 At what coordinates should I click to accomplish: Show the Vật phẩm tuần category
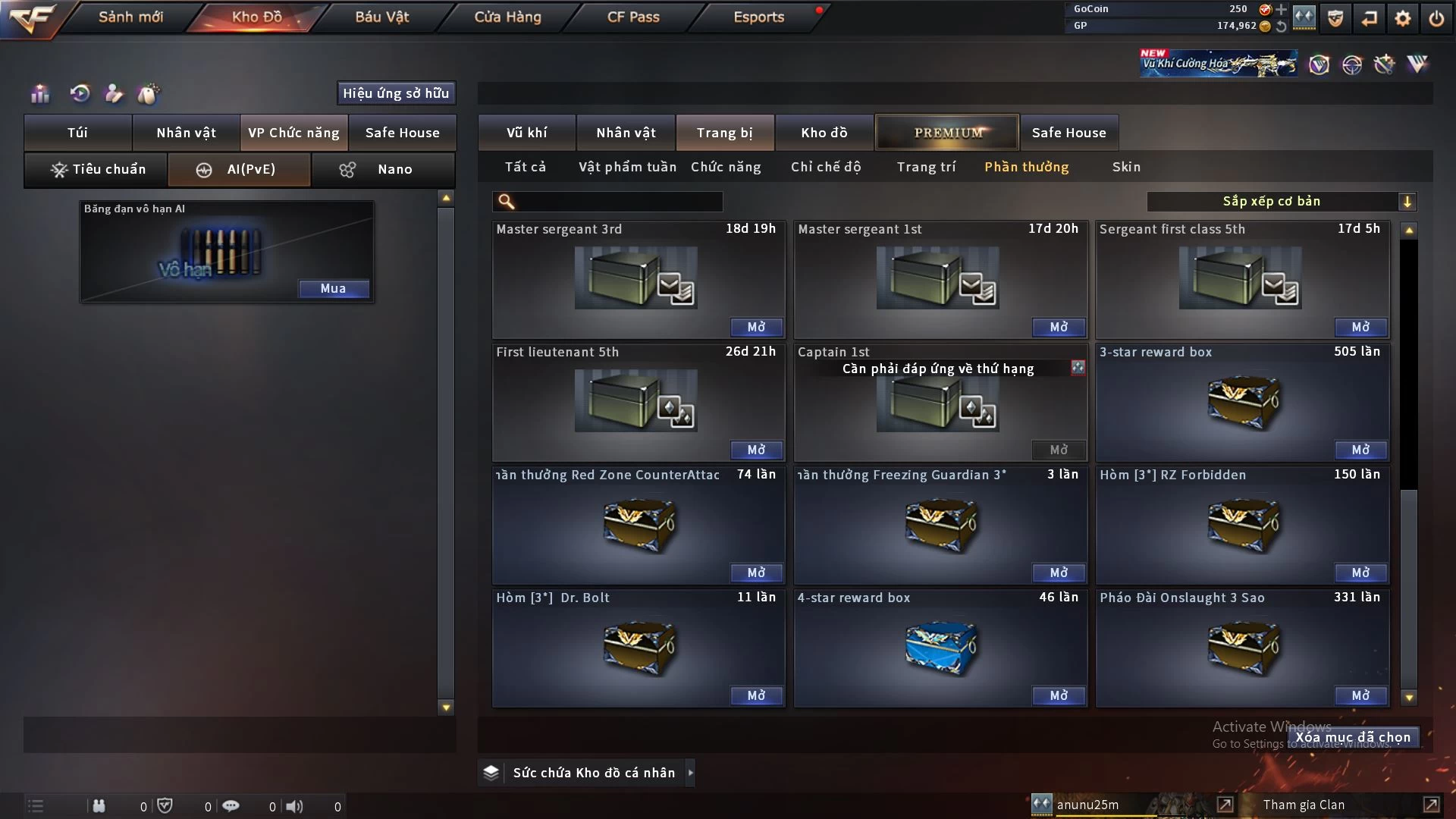tap(627, 167)
